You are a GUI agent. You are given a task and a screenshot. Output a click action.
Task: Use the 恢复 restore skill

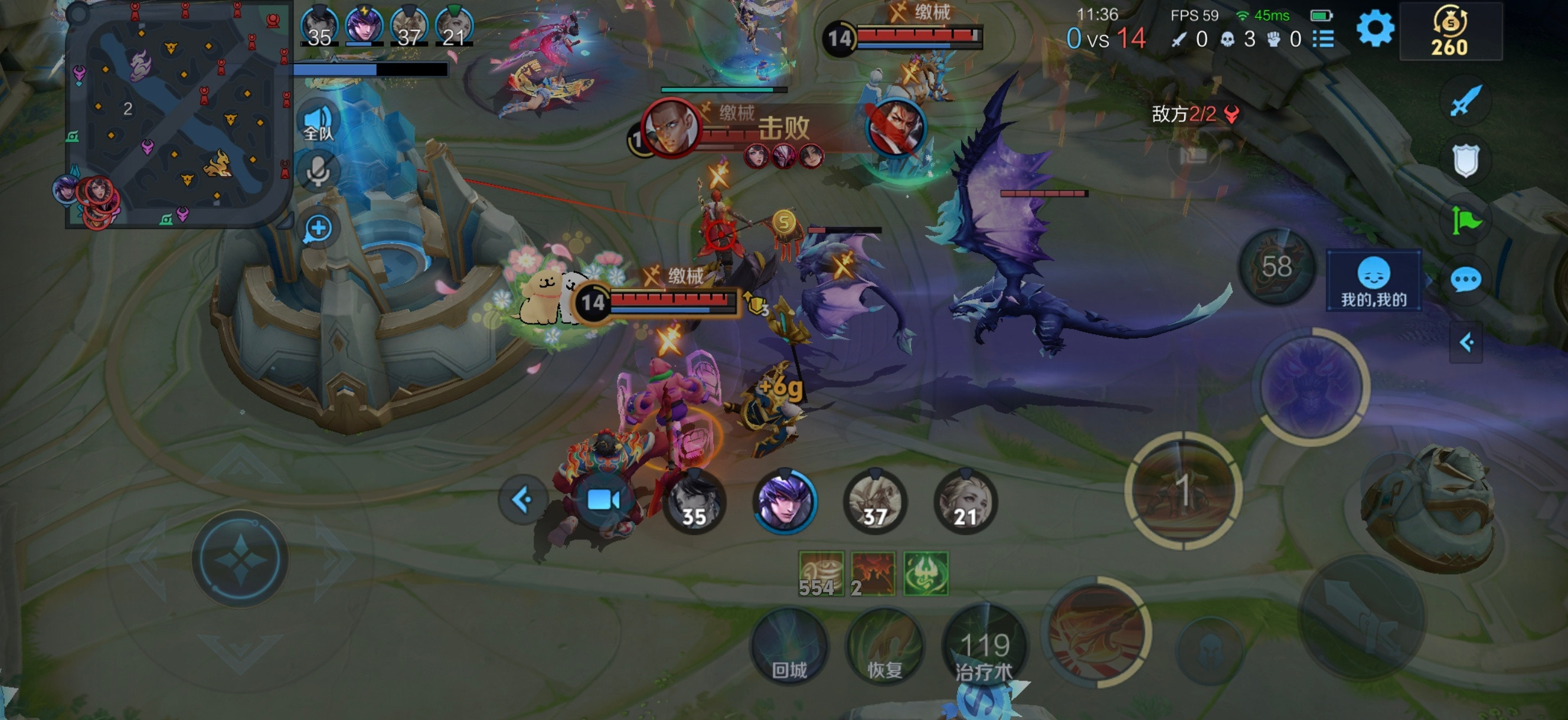click(884, 646)
